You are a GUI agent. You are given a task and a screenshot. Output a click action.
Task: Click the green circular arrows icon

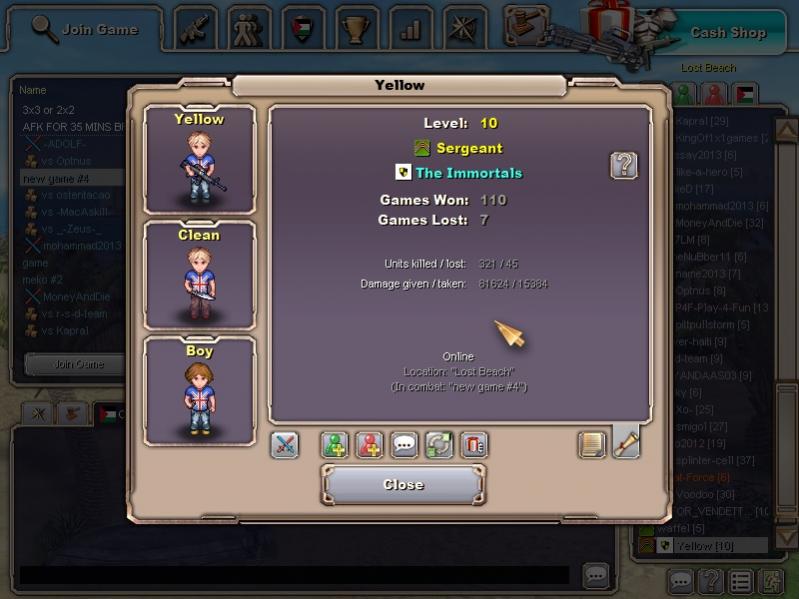point(439,445)
